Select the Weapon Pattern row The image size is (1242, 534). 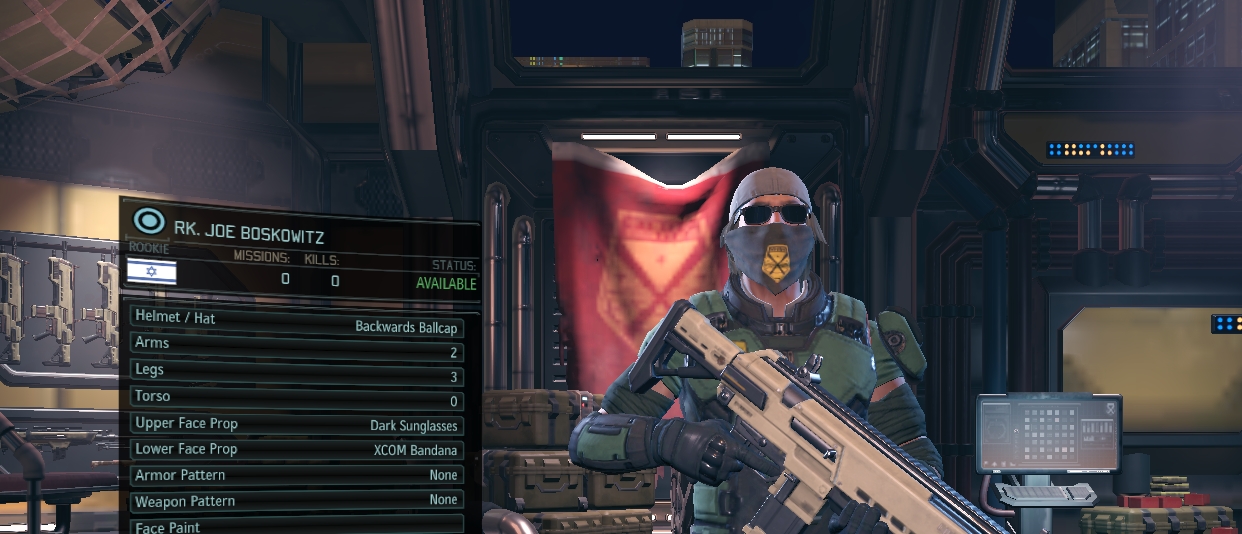297,500
